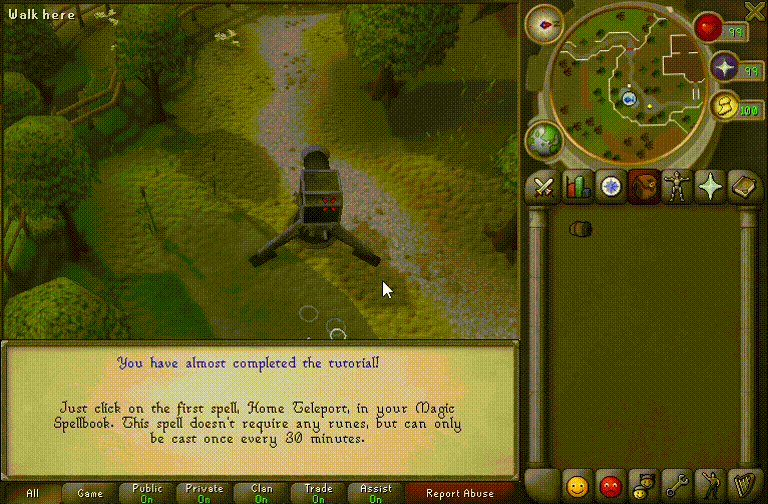Open the Worn Equipment tab
Image resolution: width=768 pixels, height=504 pixels.
pyautogui.click(x=677, y=186)
